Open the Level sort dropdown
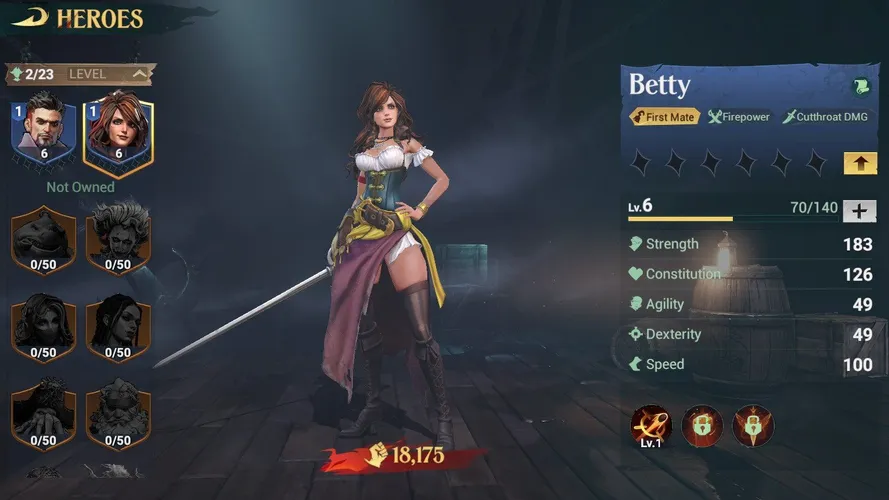889x500 pixels. click(140, 74)
